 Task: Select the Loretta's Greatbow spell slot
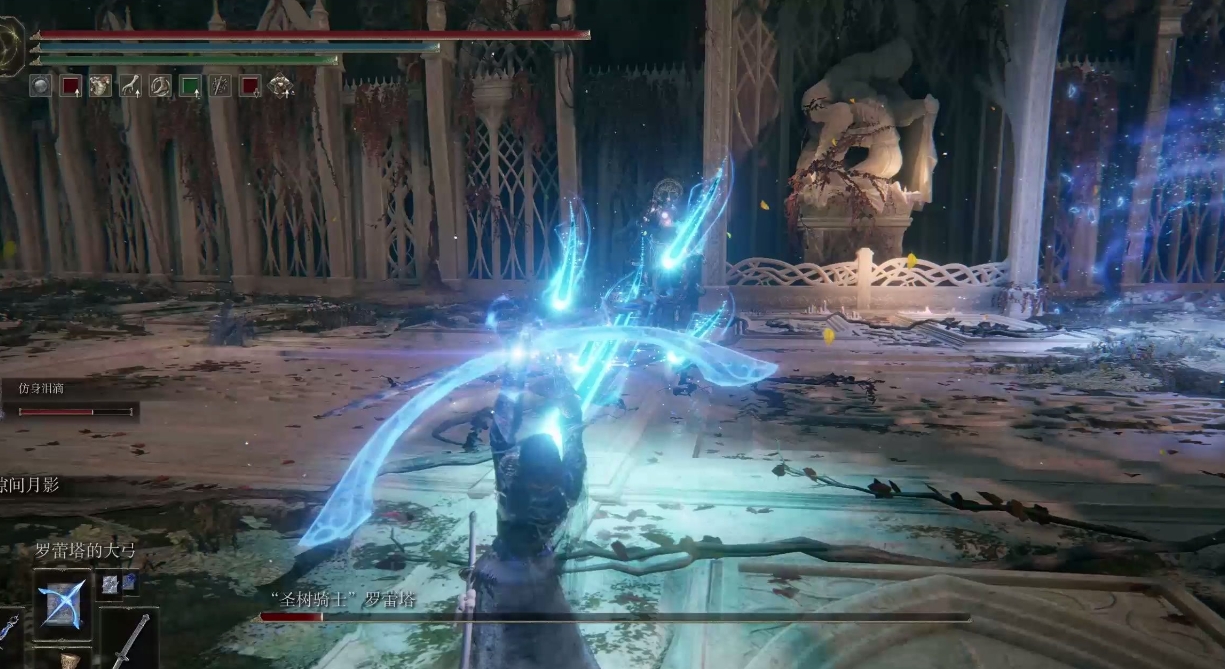tap(62, 605)
